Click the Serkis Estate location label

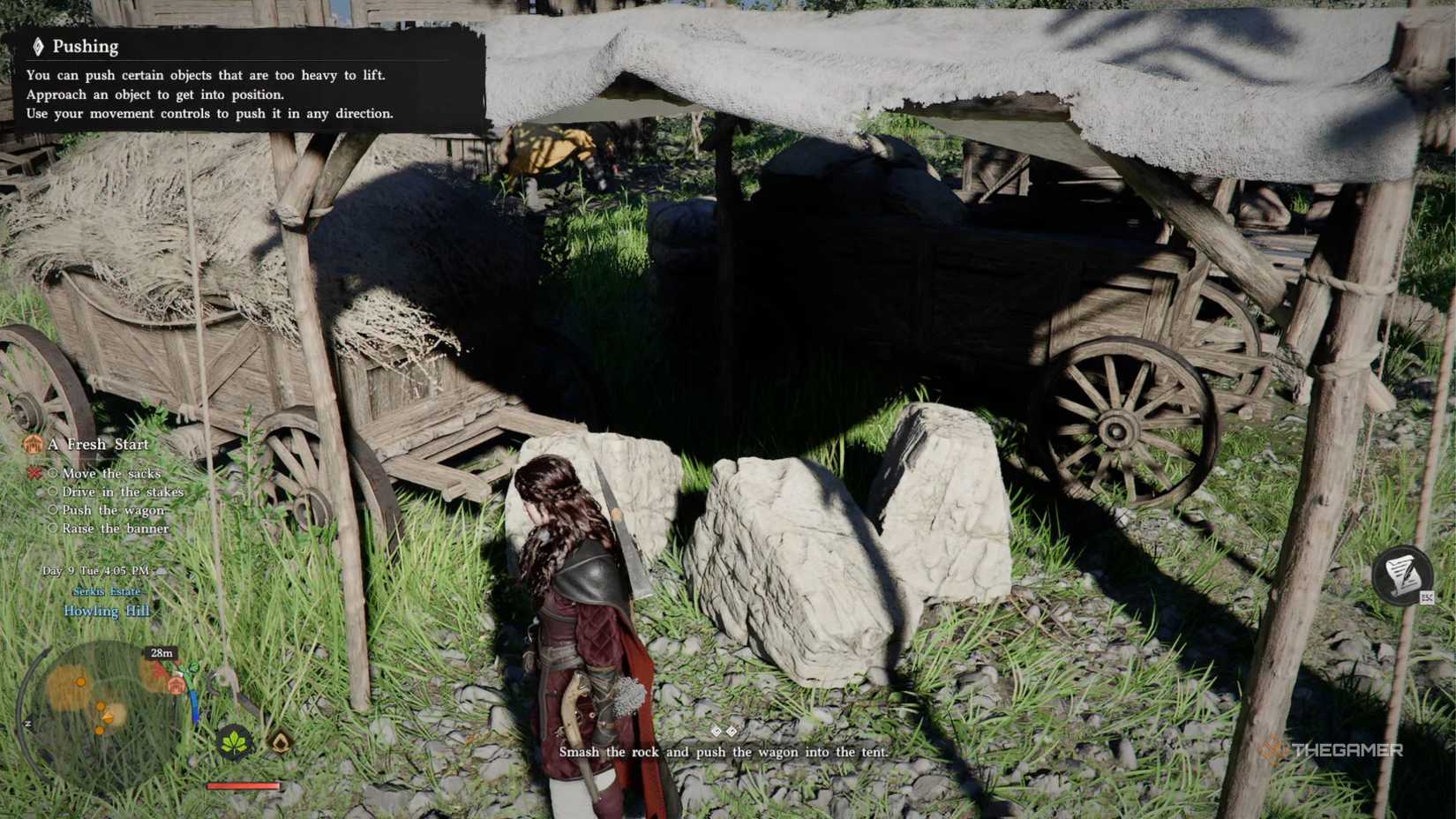click(106, 591)
